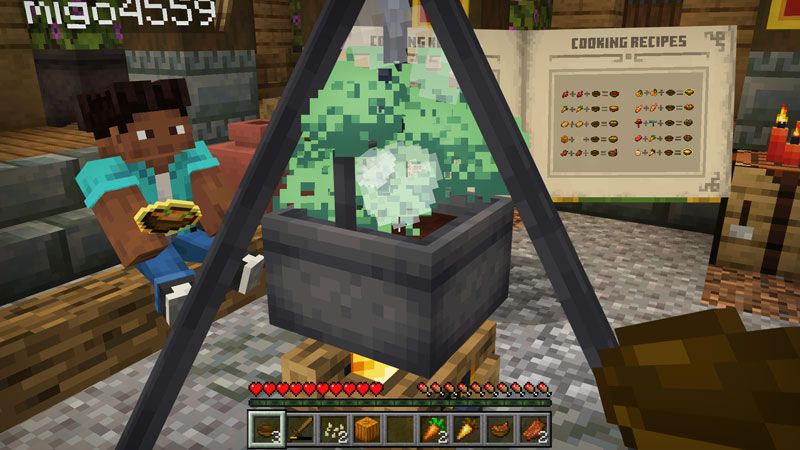Screen dimensions: 800x450
Task: Pick the orange carrot hotbar slot
Action: pyautogui.click(x=433, y=430)
